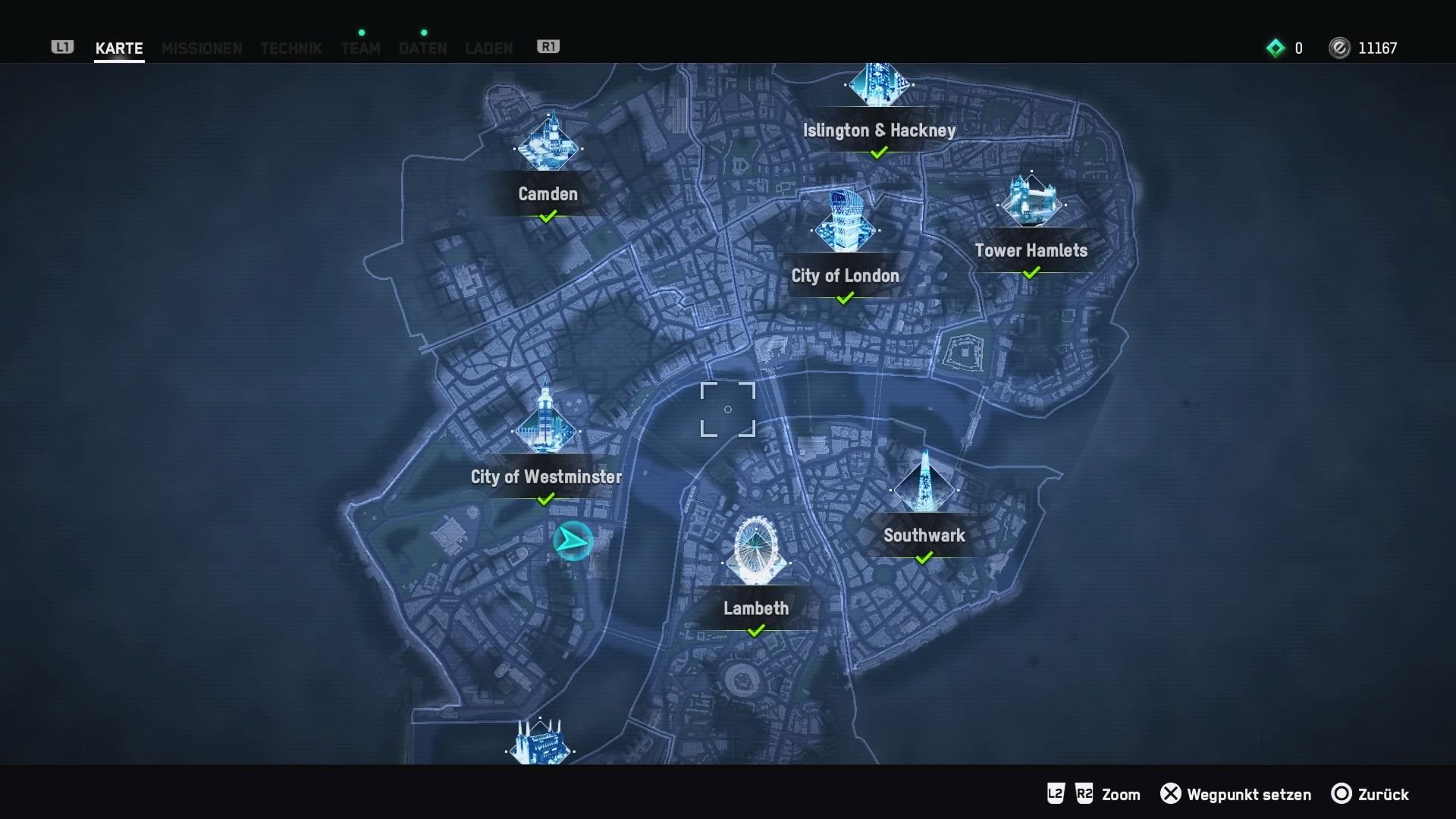
Task: Switch to the MISSIONEN tab
Action: coord(201,48)
